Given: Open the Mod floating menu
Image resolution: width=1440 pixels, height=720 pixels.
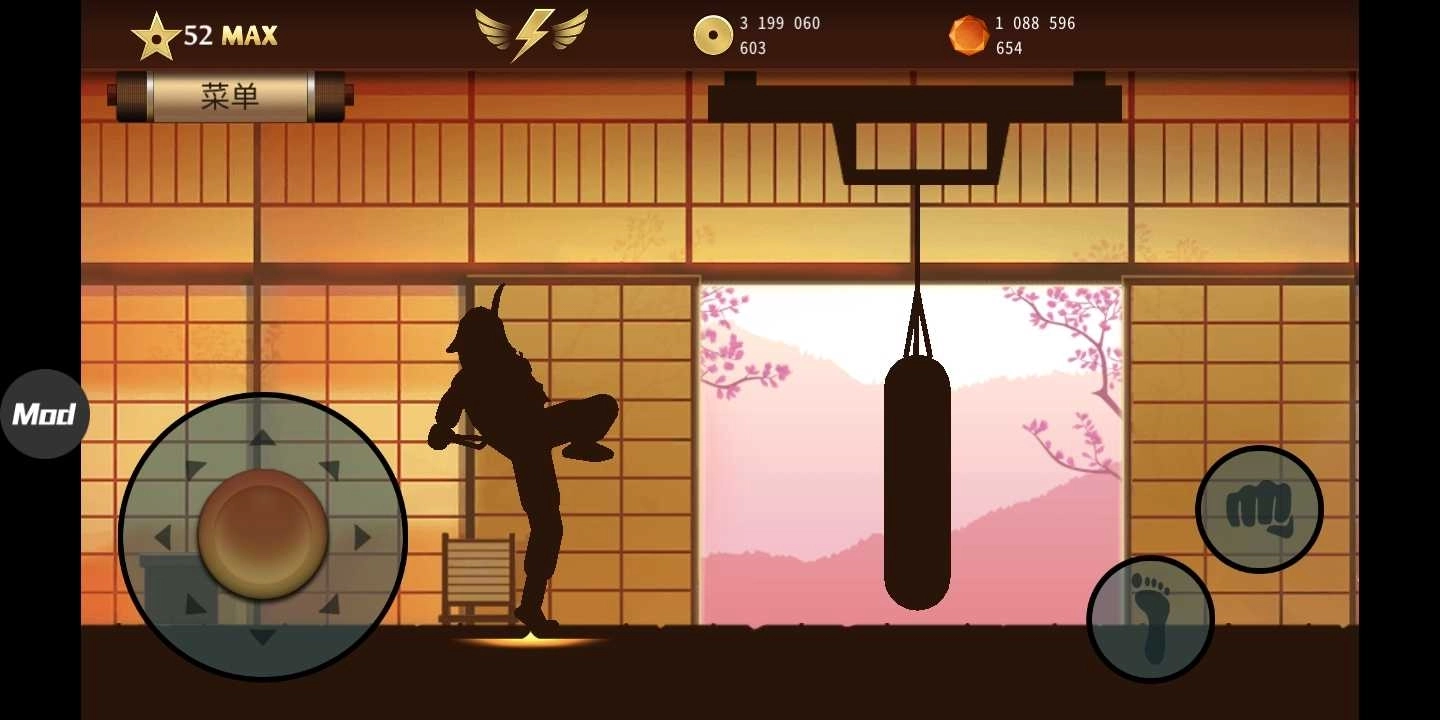Looking at the screenshot, I should click(x=44, y=413).
